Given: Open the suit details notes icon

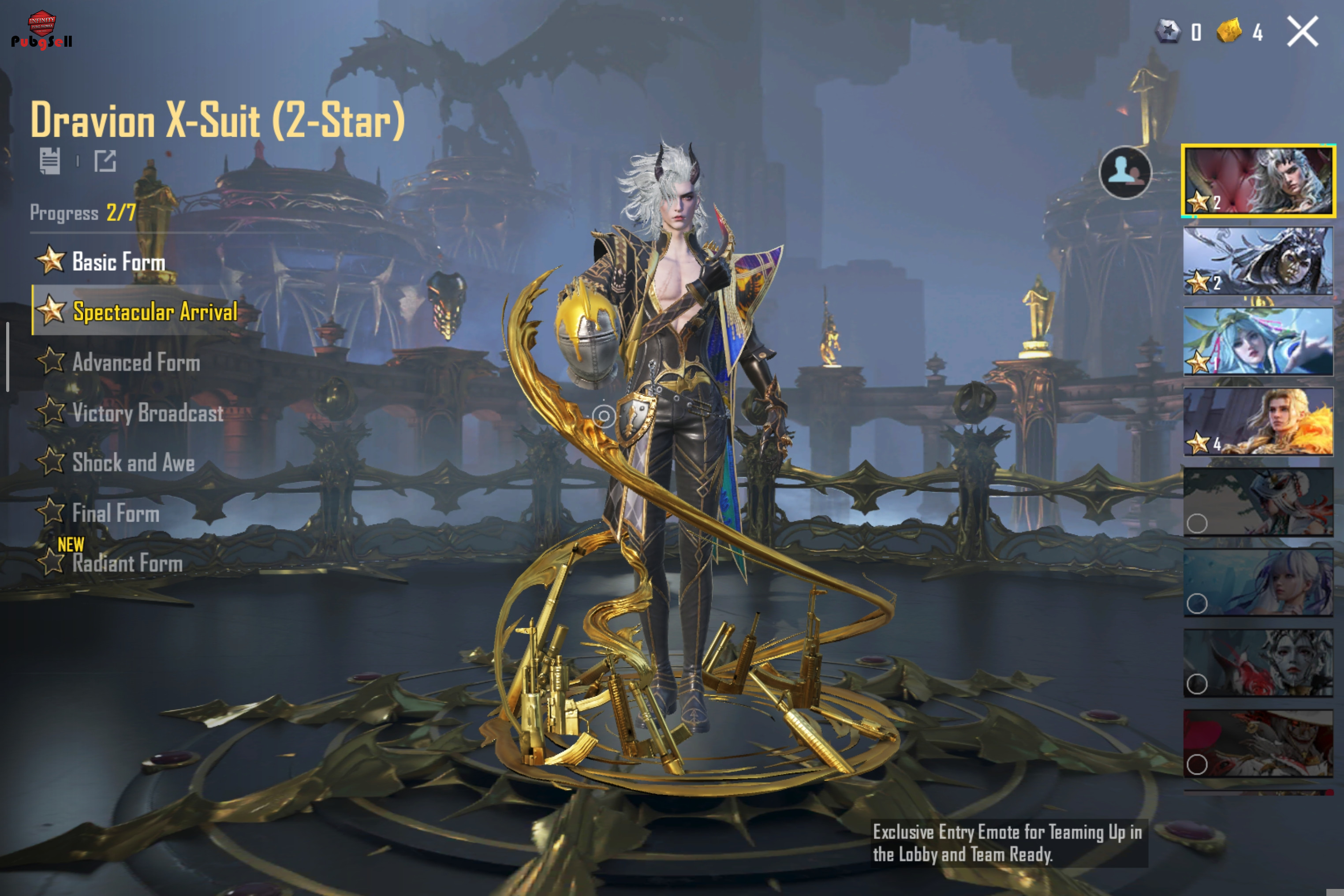Looking at the screenshot, I should click(x=50, y=161).
